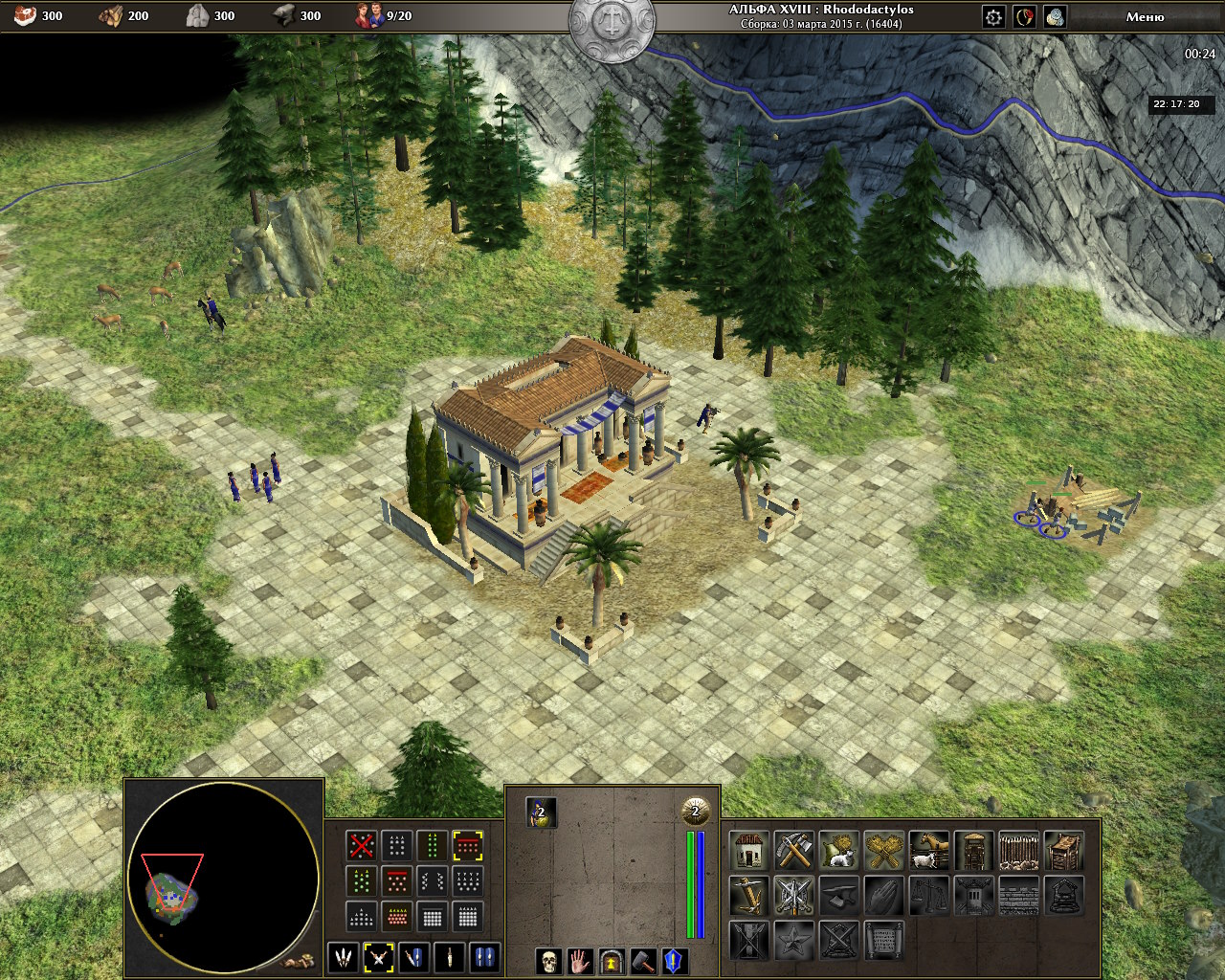Open trade coins icon
The width and height of the screenshot is (1225, 980).
click(x=1055, y=16)
